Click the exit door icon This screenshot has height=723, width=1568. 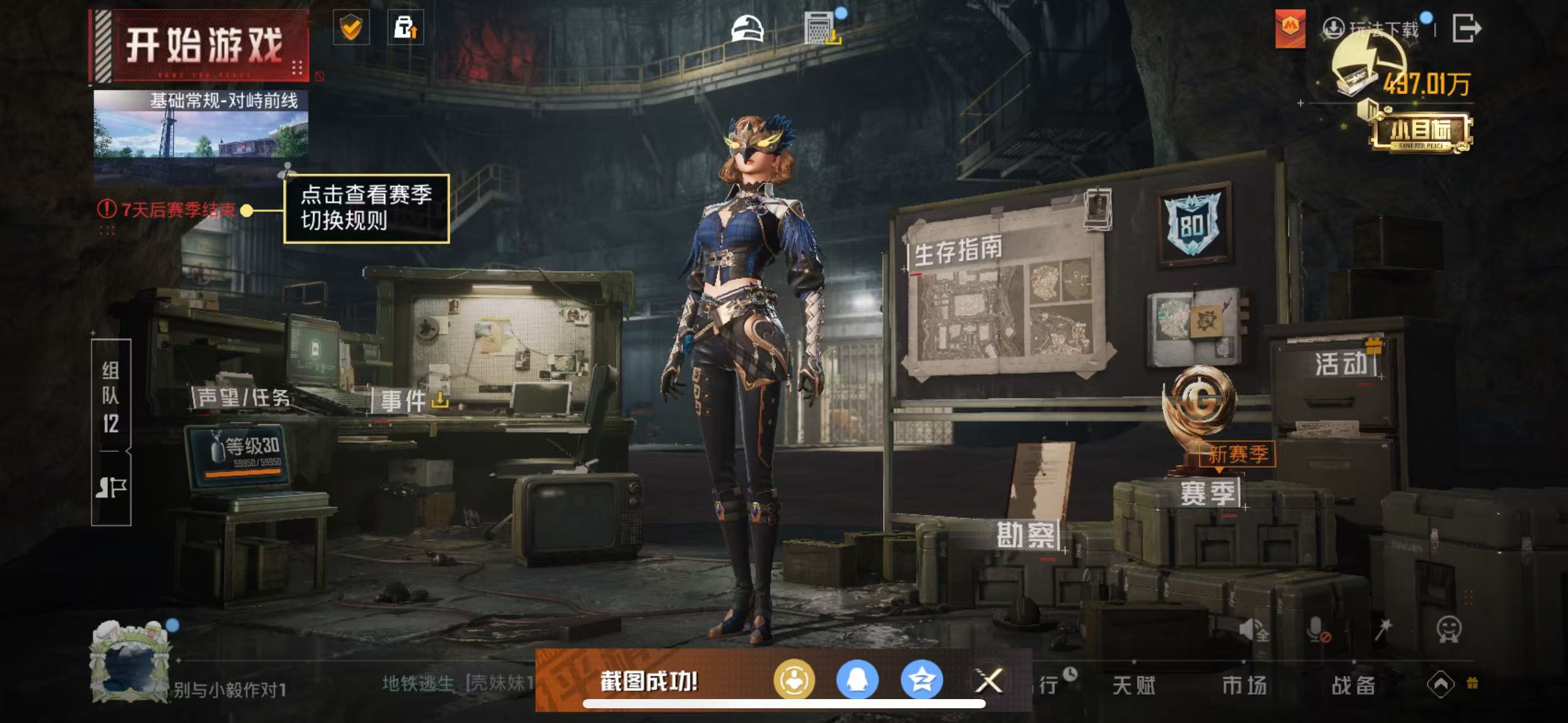(x=1467, y=29)
